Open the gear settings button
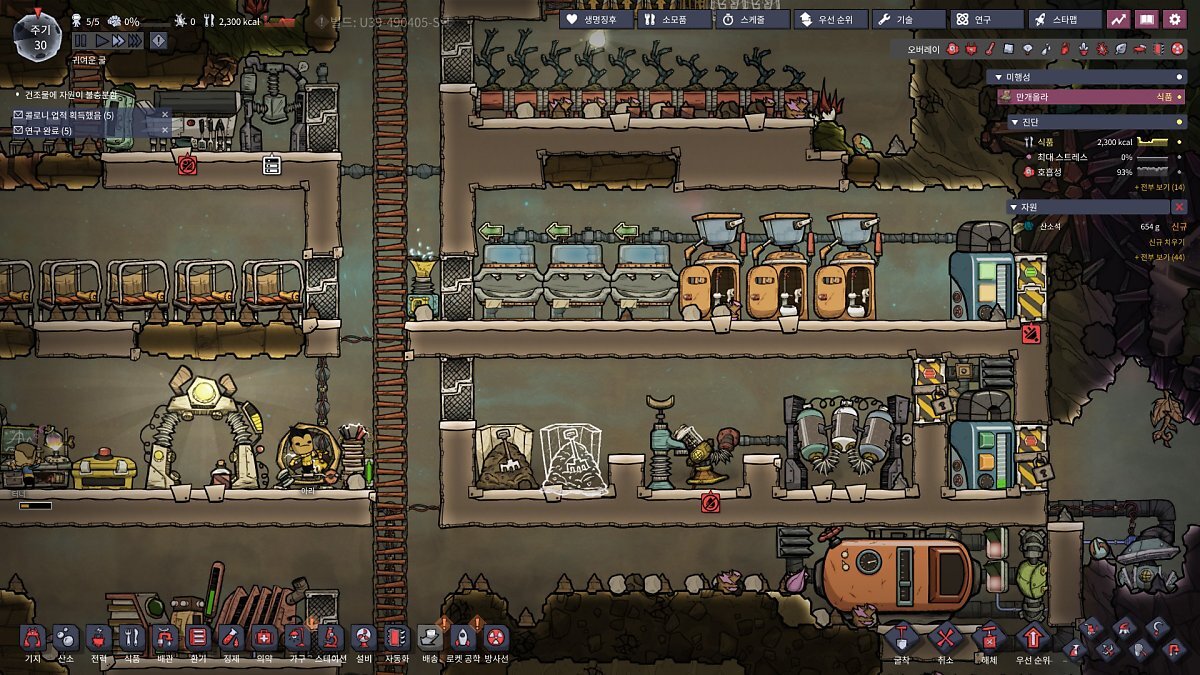 coord(1176,19)
